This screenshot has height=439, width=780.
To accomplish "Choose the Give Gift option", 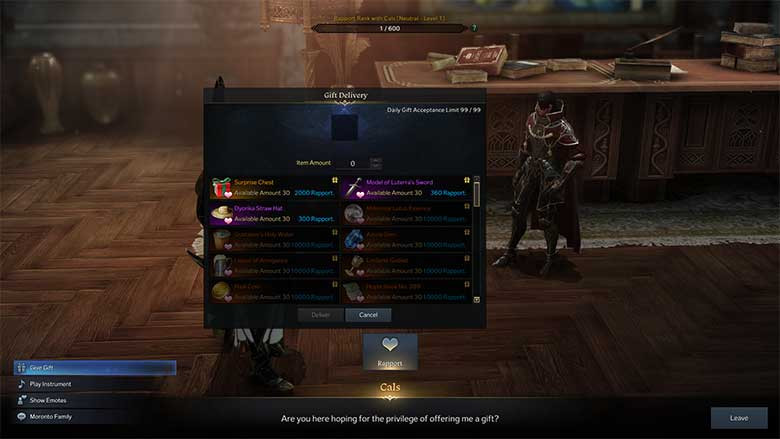I will [95, 367].
